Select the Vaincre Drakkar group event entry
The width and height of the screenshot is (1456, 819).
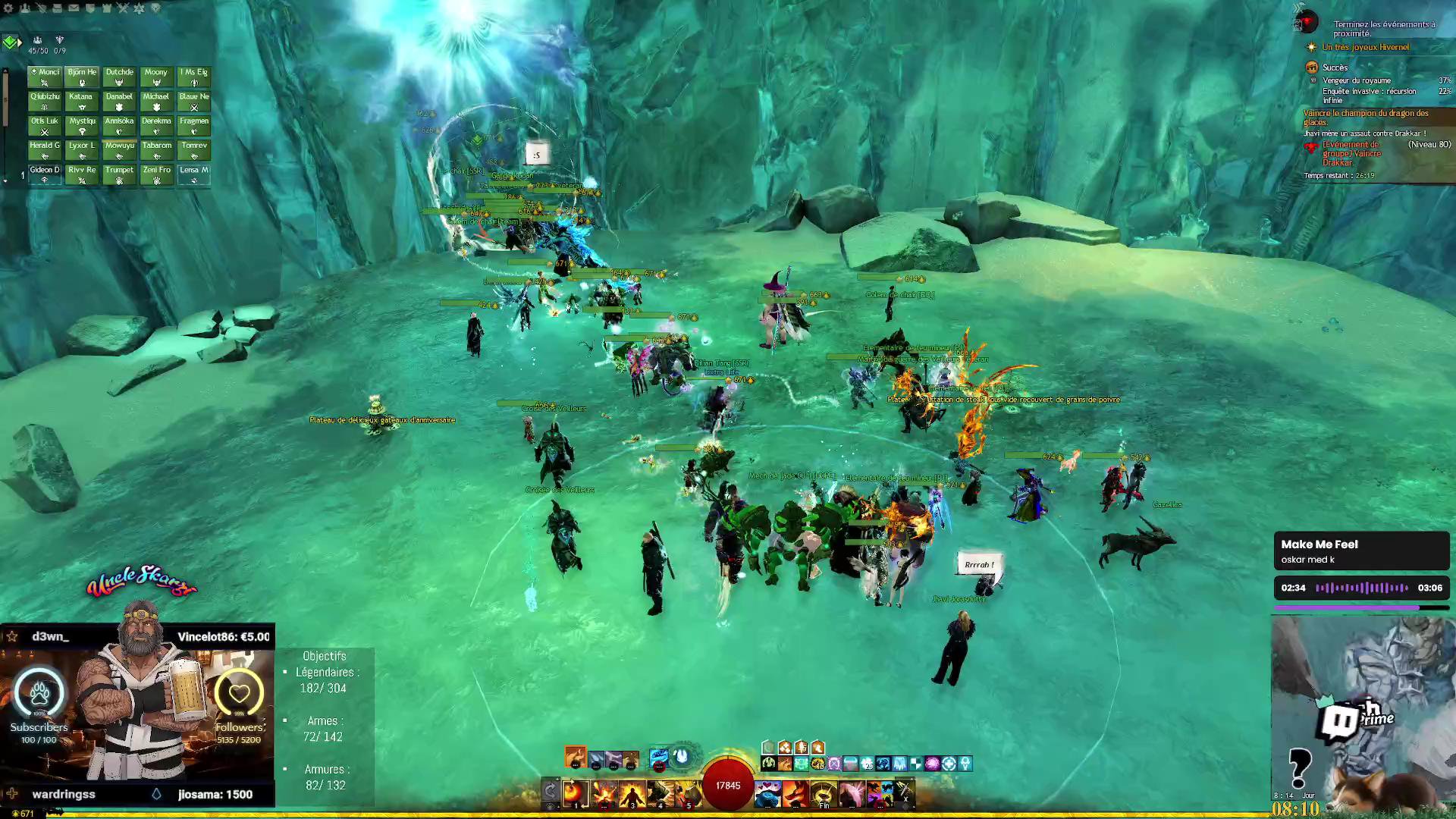pyautogui.click(x=1353, y=153)
